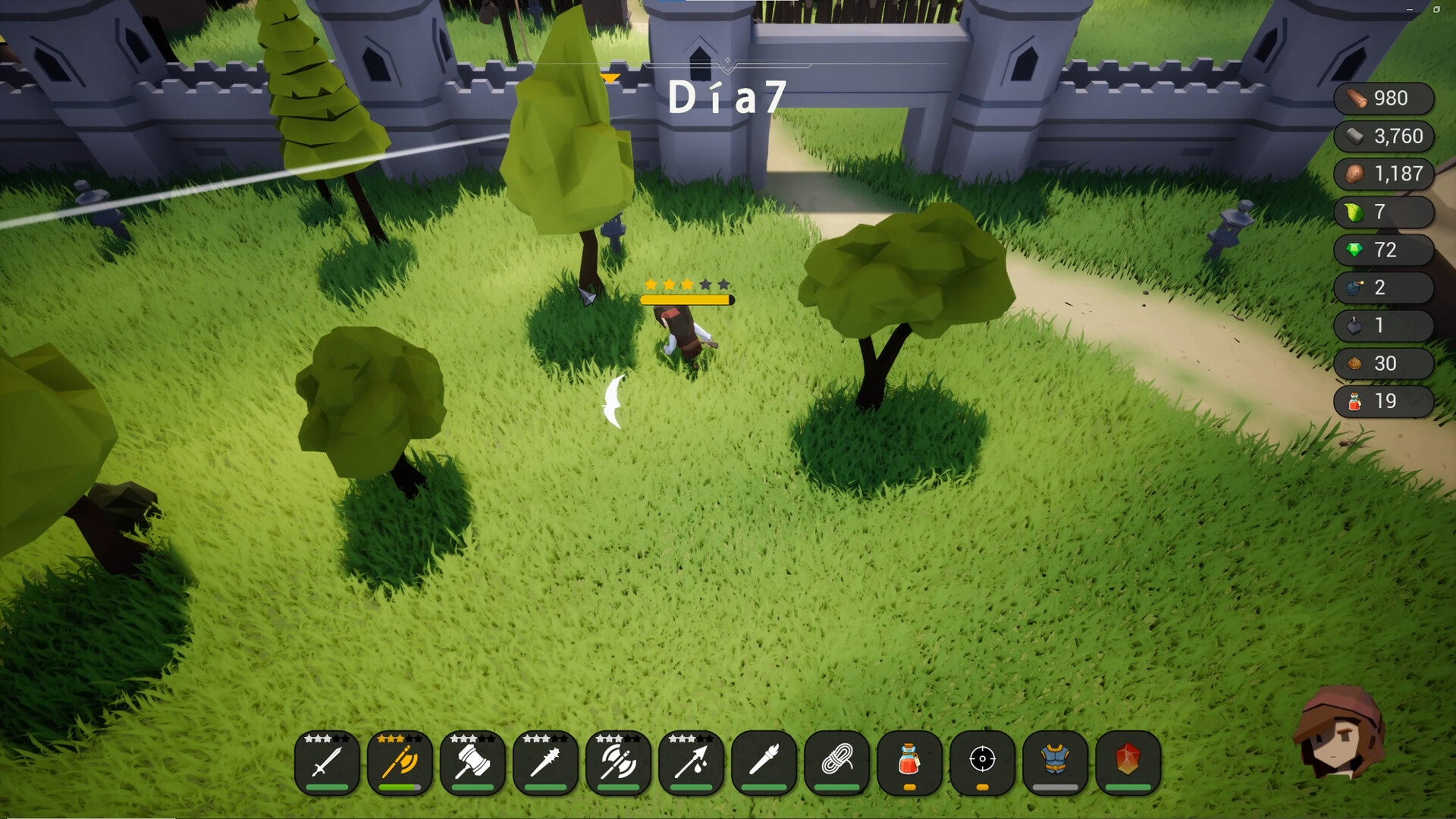The height and width of the screenshot is (819, 1456).
Task: Switch to the double-bladed battle axe
Action: (x=618, y=761)
